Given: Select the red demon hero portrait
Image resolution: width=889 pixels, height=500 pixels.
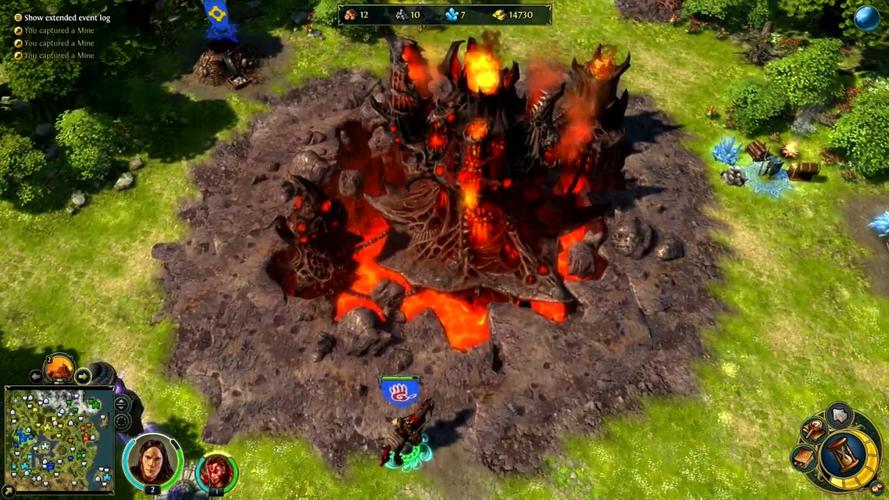Looking at the screenshot, I should click(214, 470).
